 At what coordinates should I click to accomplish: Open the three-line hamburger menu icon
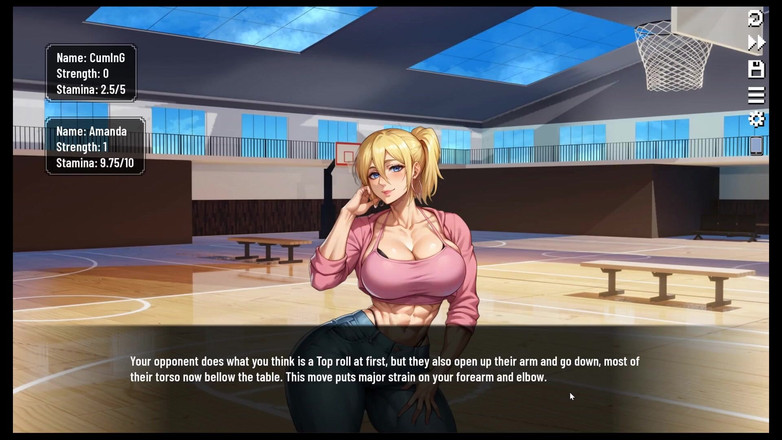click(x=756, y=95)
